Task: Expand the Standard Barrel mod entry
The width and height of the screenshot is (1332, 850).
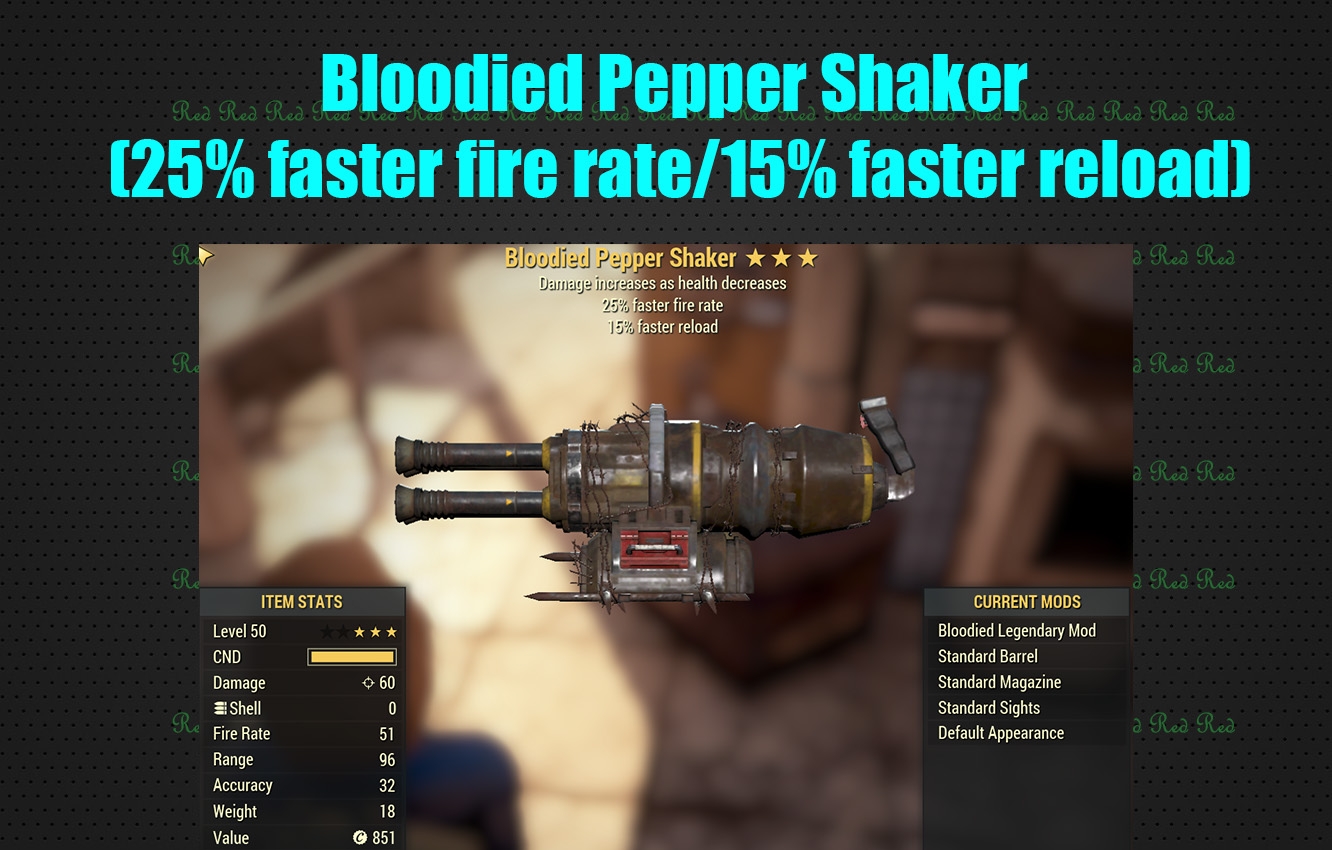Action: (x=987, y=656)
